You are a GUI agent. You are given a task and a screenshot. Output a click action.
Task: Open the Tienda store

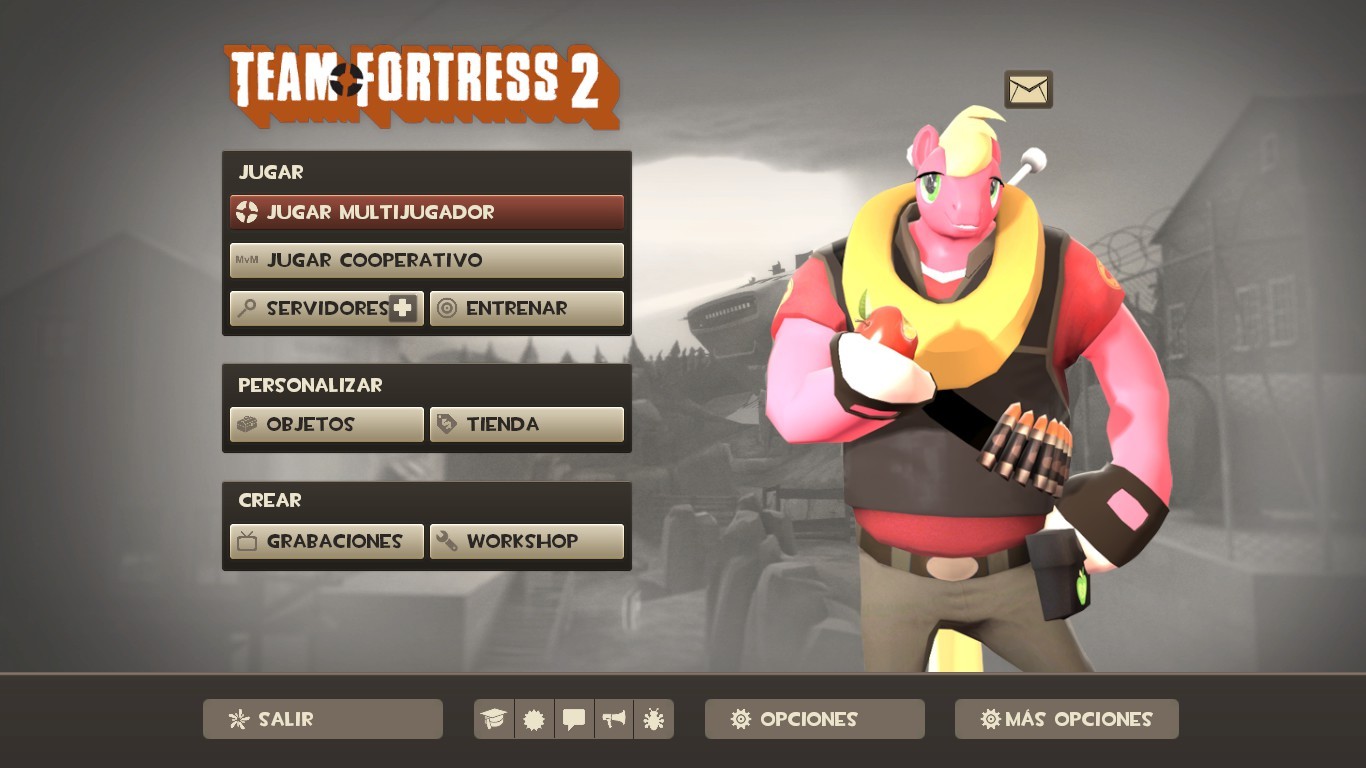[x=527, y=424]
